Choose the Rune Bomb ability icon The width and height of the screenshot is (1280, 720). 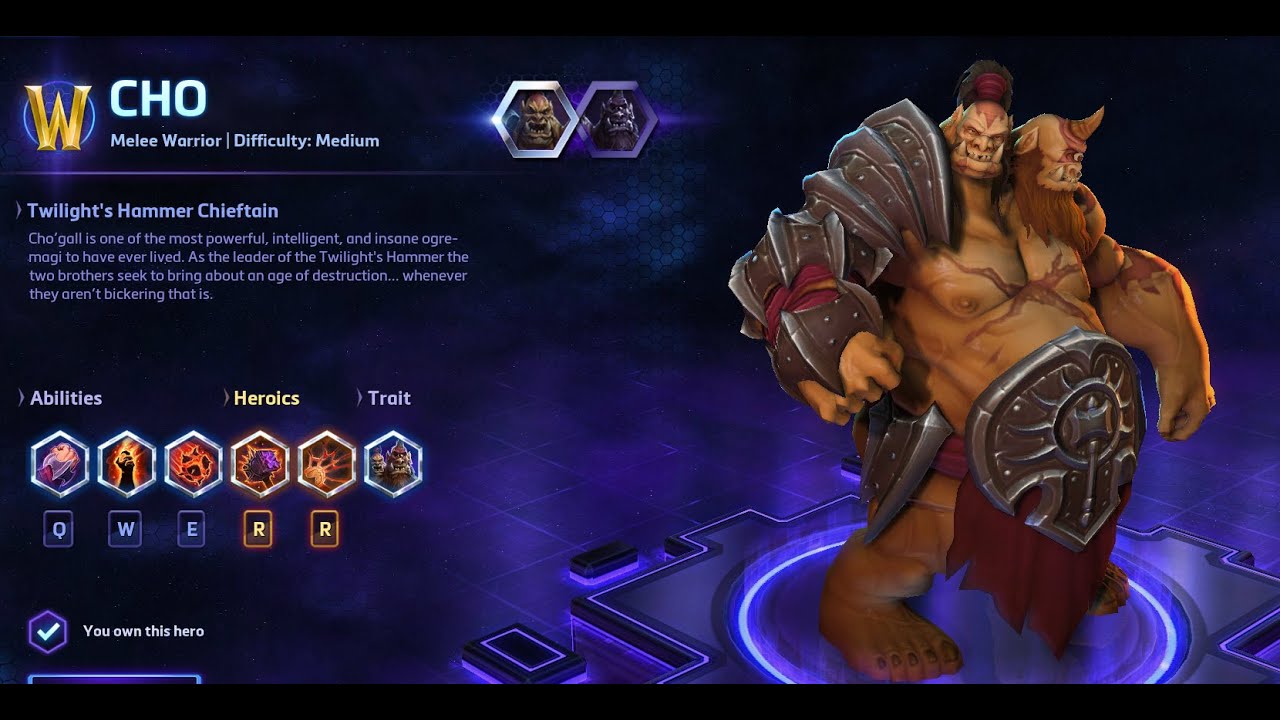coord(193,464)
